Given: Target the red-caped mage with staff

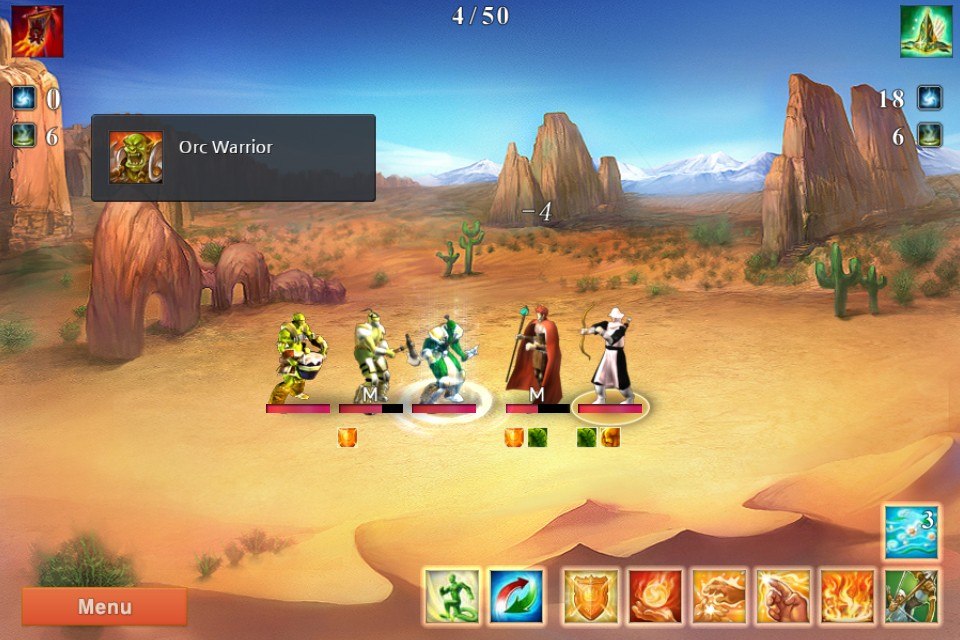Looking at the screenshot, I should click(533, 355).
